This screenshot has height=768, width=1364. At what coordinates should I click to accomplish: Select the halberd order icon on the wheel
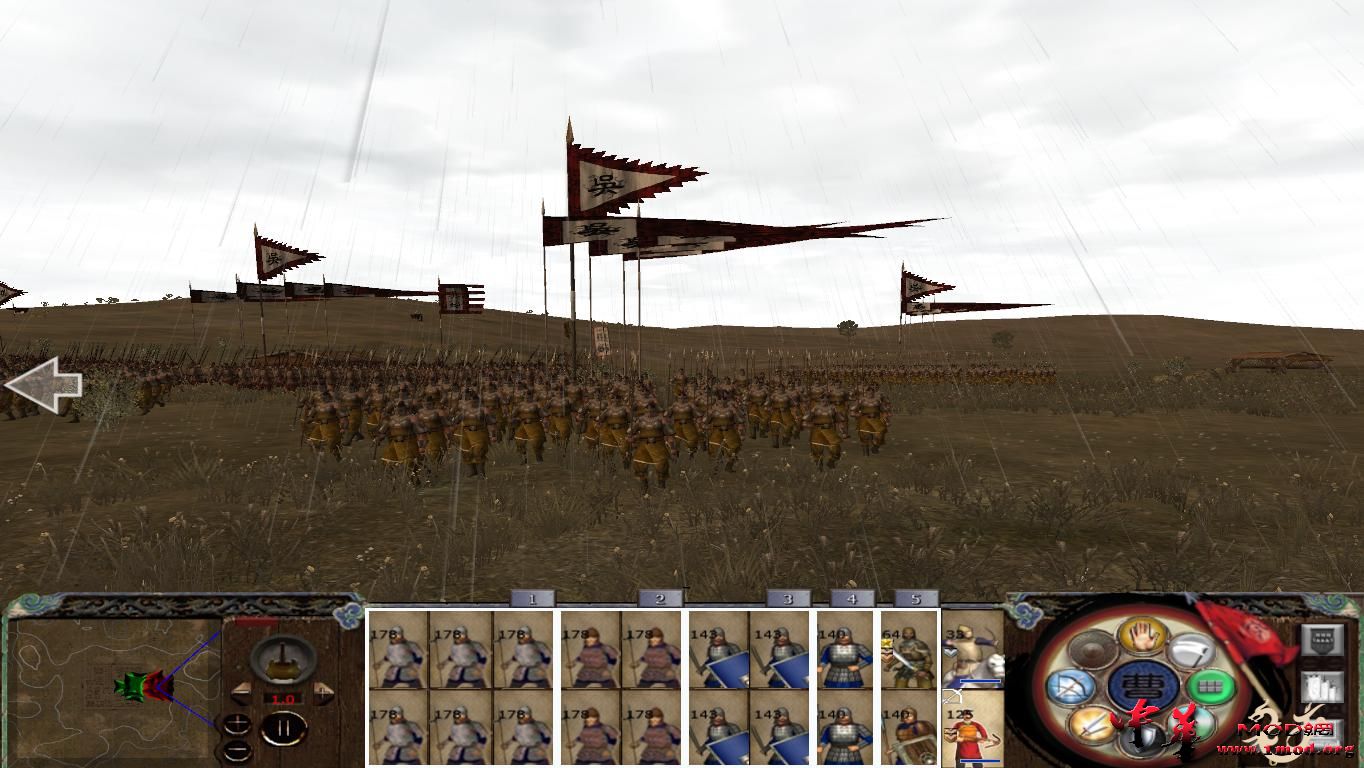[1190, 650]
